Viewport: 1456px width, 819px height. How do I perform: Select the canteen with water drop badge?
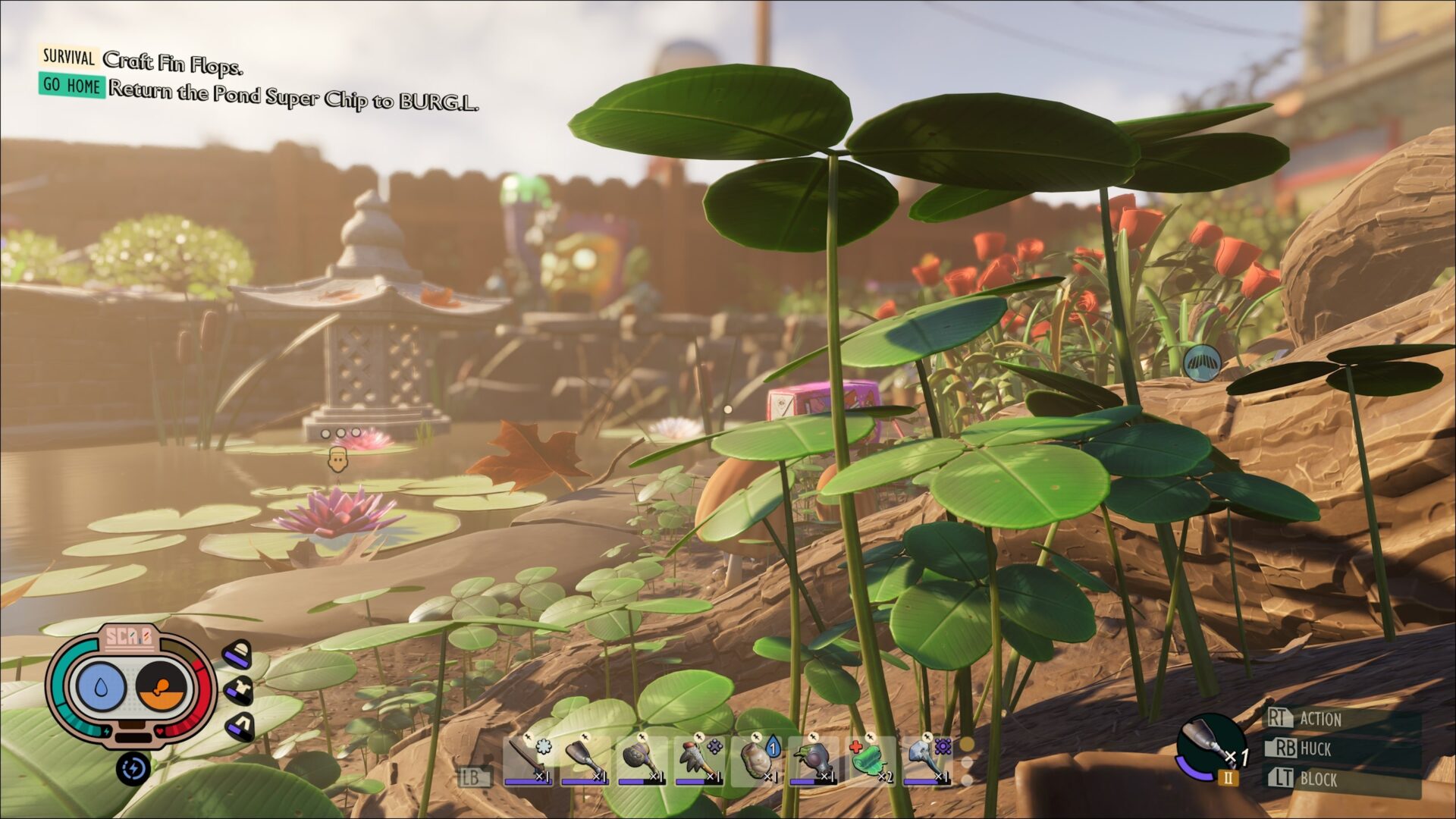click(x=756, y=759)
